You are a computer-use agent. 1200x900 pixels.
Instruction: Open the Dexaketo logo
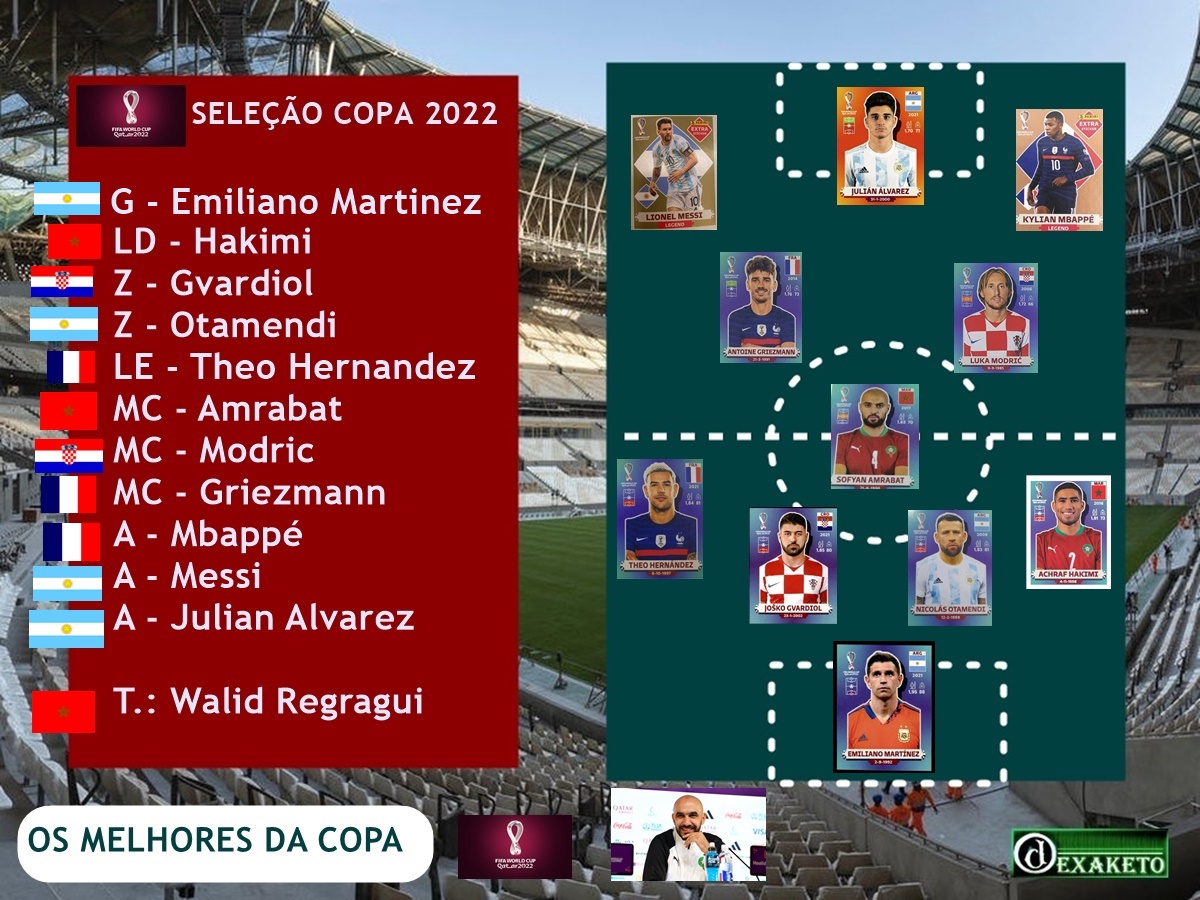(x=1089, y=853)
